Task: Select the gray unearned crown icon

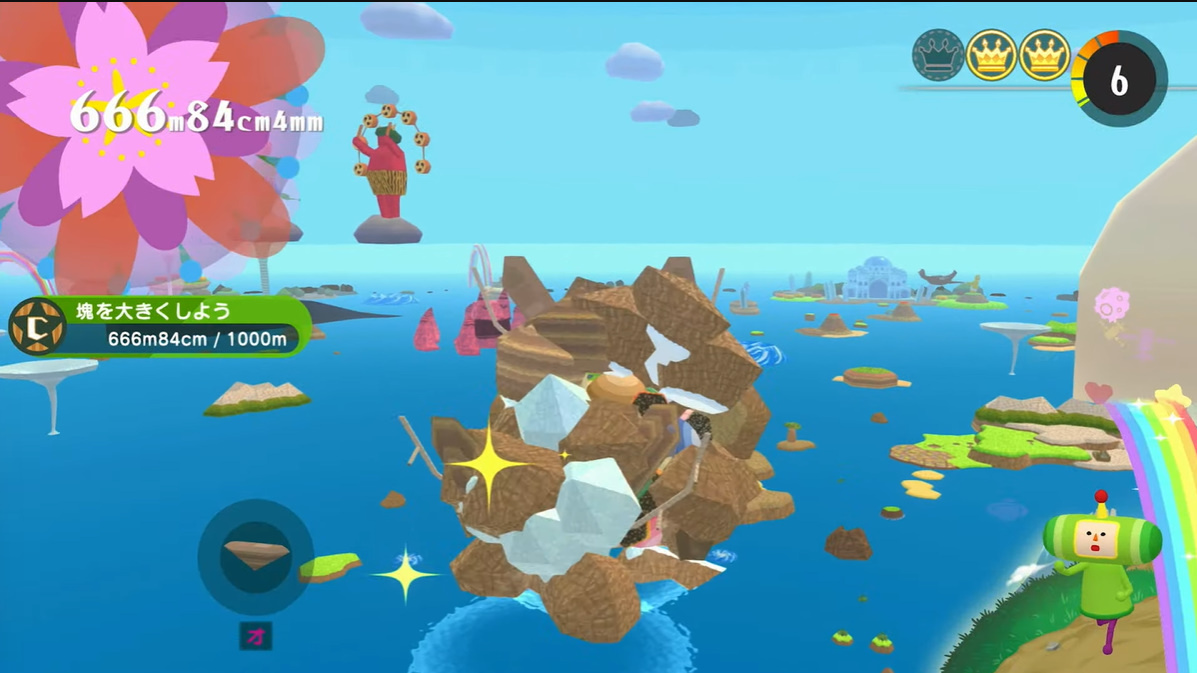Action: (x=938, y=55)
